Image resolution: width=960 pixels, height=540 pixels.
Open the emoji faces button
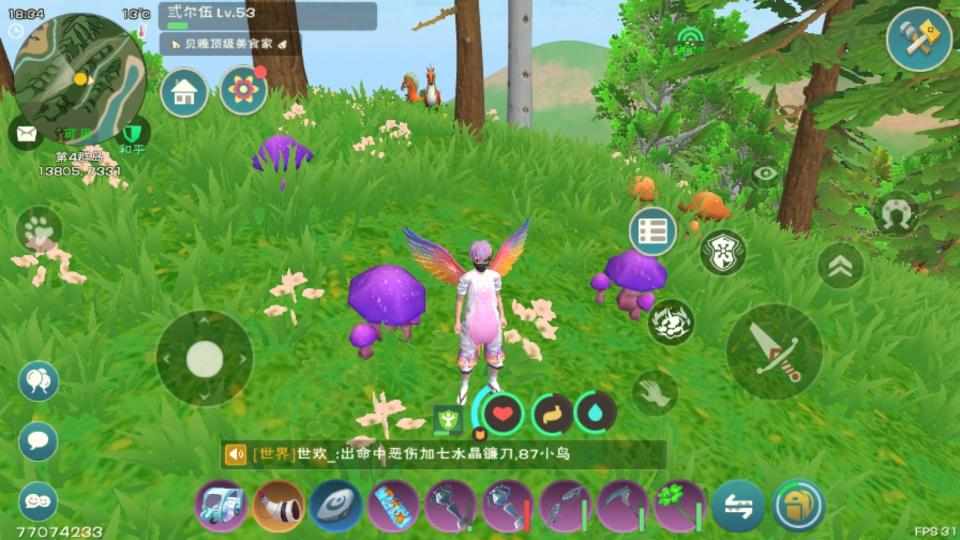point(39,498)
